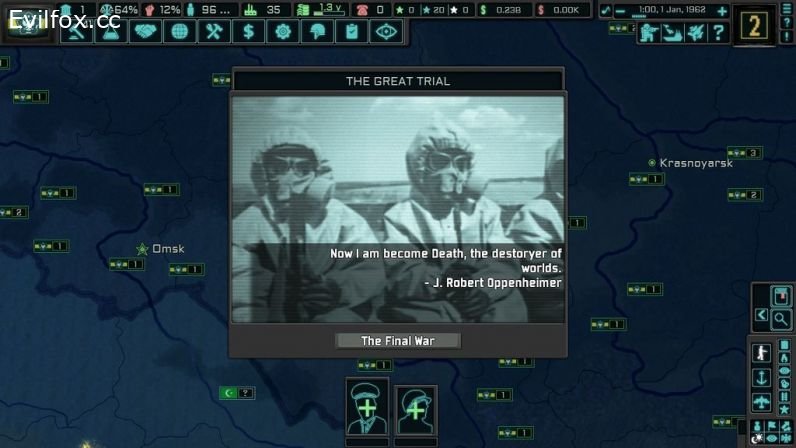Select the infantry soldier units button

tap(649, 33)
